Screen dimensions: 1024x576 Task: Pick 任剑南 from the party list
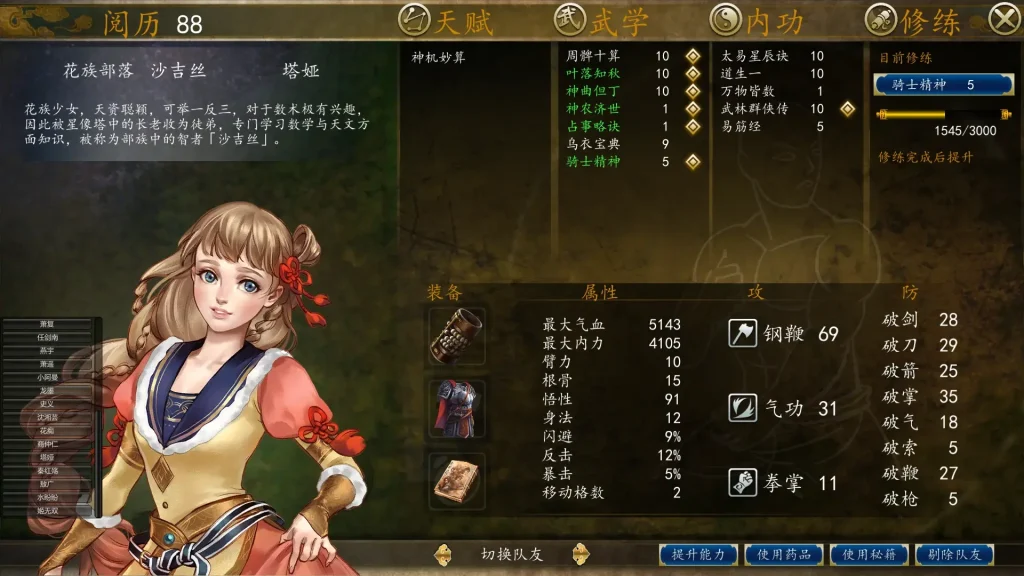click(x=48, y=338)
